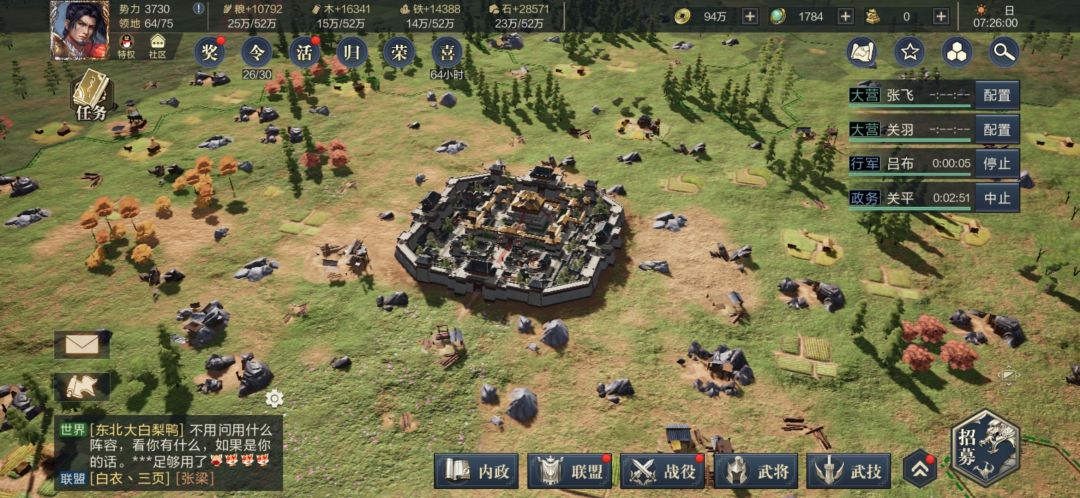This screenshot has width=1080, height=498.
Task: Click 配置 for 关羽's camp
Action: [996, 130]
